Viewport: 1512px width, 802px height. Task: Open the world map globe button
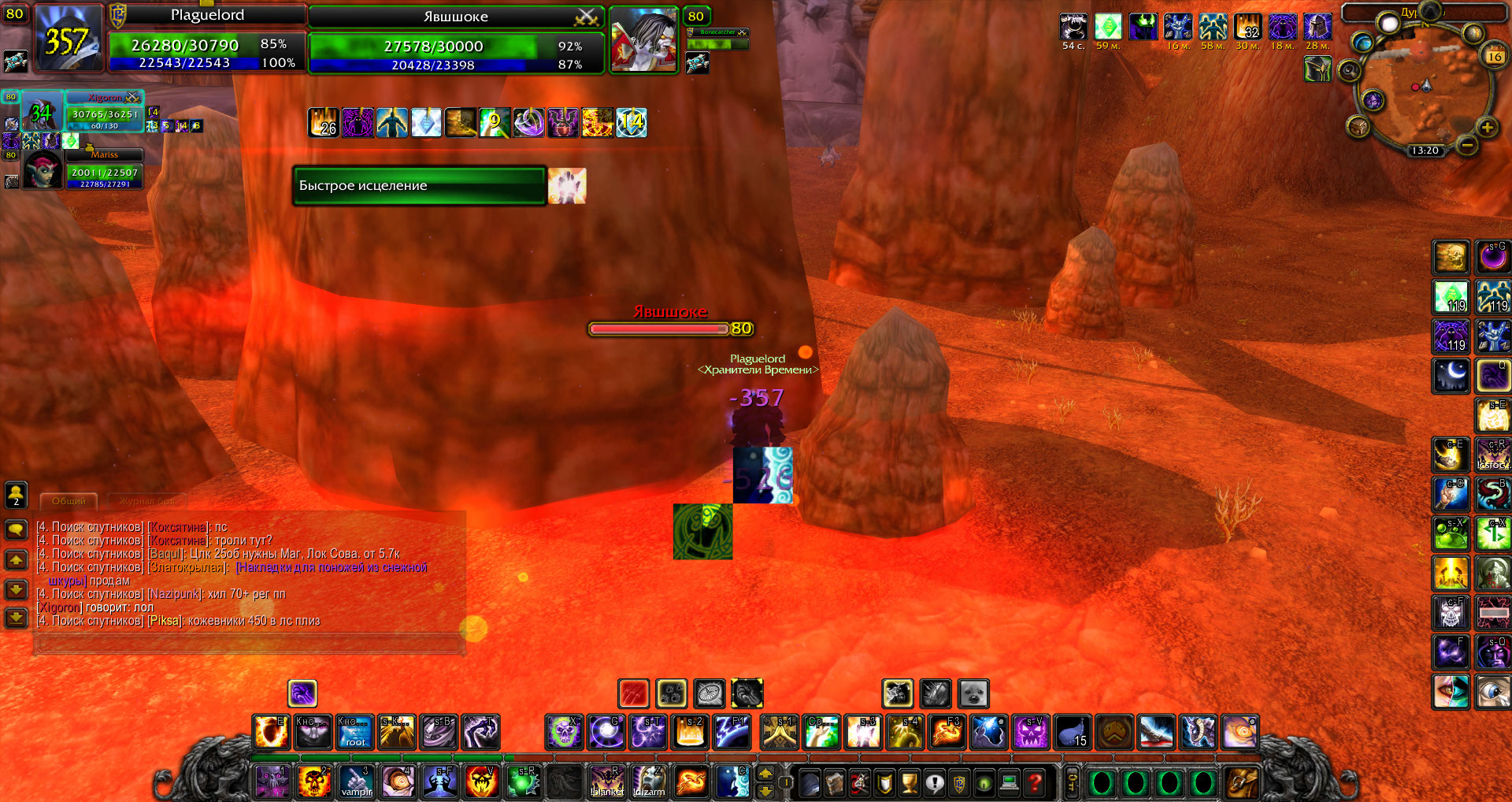1362,43
